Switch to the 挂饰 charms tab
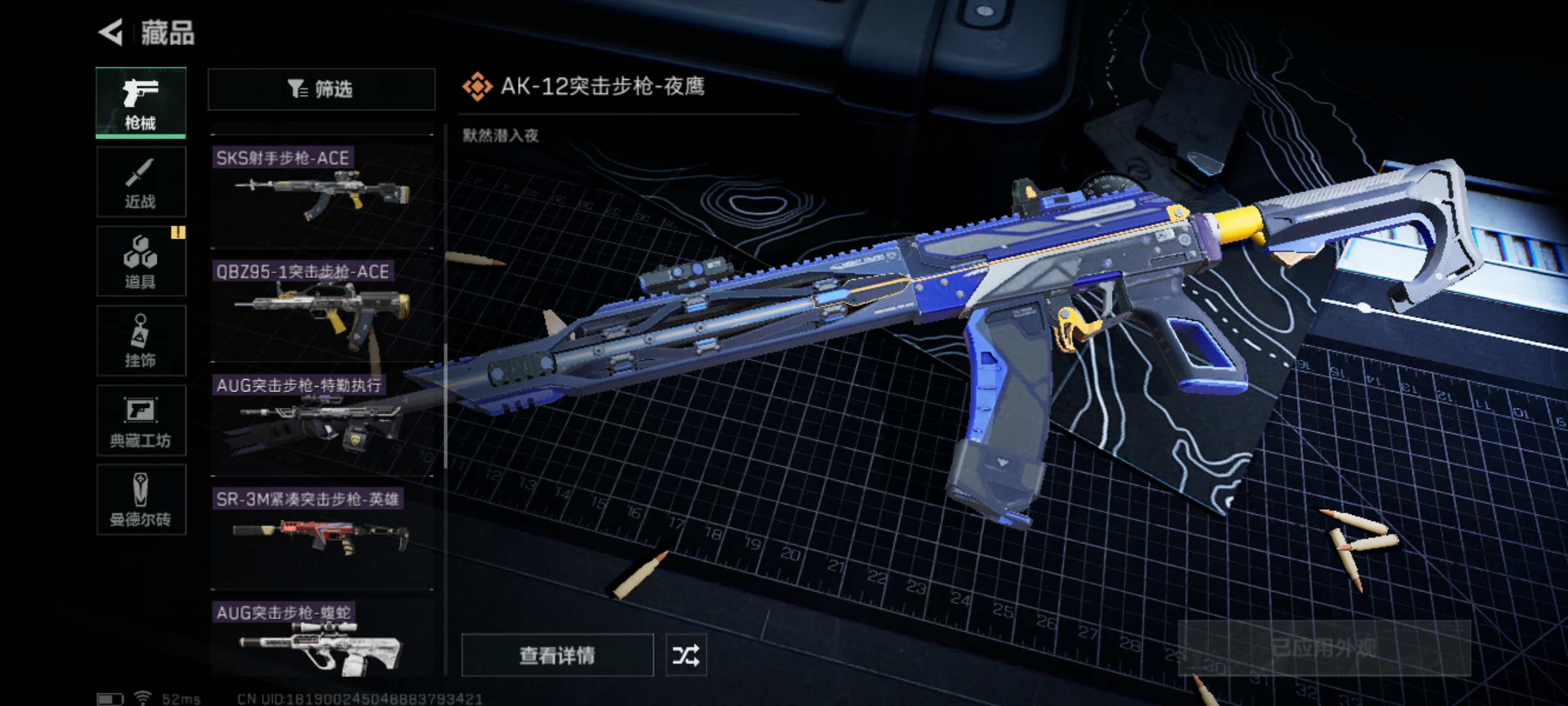This screenshot has width=1568, height=706. tap(141, 341)
